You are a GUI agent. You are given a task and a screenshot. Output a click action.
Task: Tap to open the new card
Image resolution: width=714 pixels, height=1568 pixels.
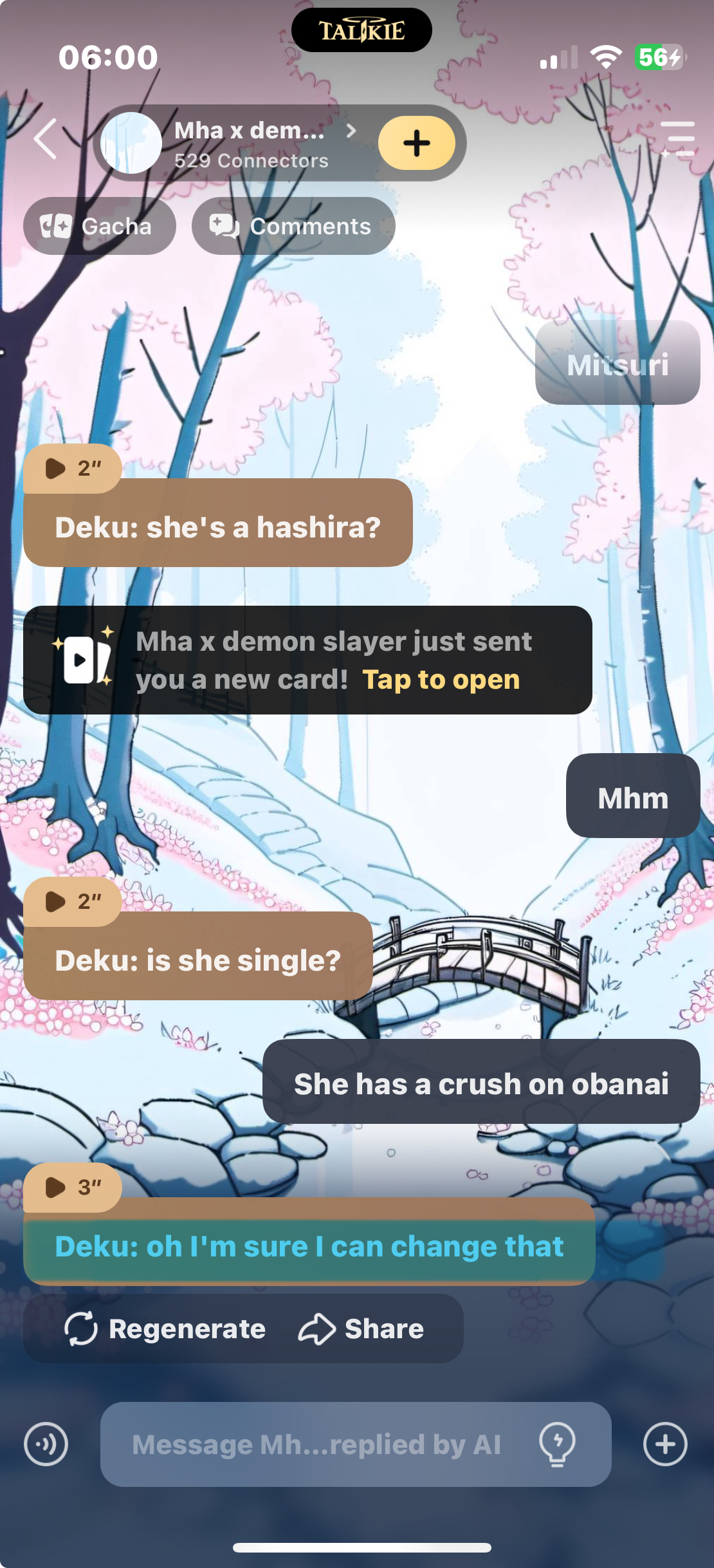[441, 680]
